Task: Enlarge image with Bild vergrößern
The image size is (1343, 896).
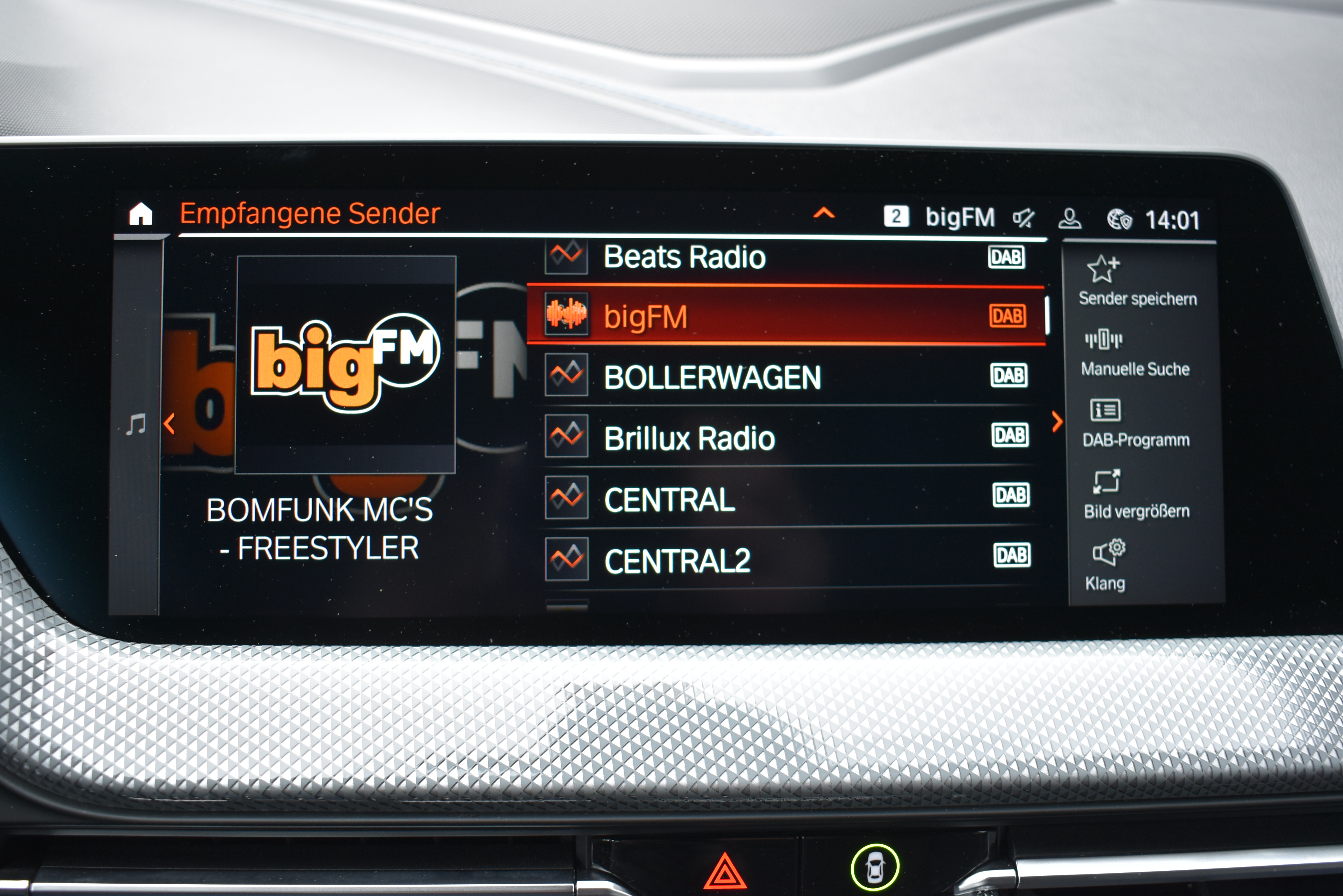Action: [1136, 495]
